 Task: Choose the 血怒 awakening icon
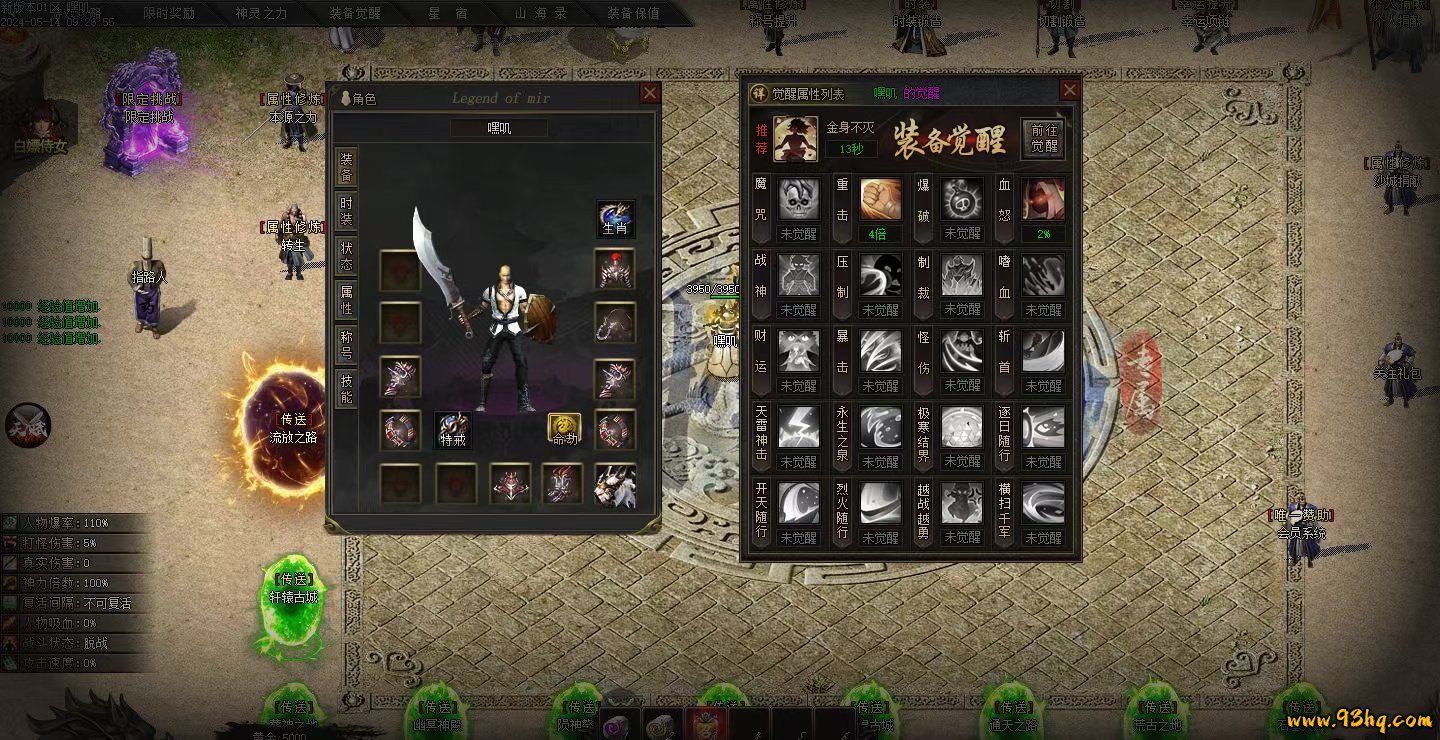coord(1043,201)
